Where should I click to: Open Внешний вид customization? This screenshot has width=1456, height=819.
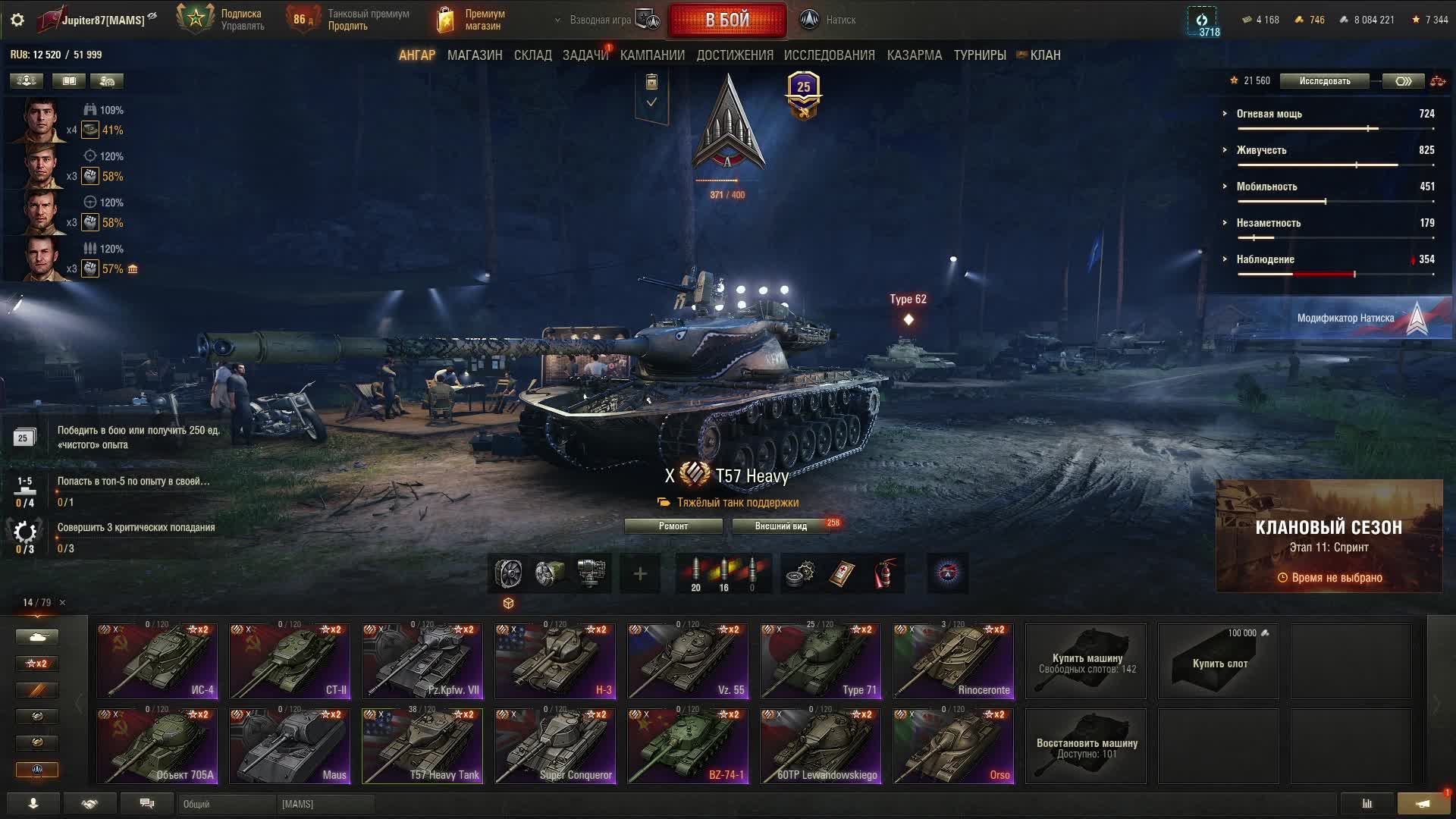click(780, 526)
